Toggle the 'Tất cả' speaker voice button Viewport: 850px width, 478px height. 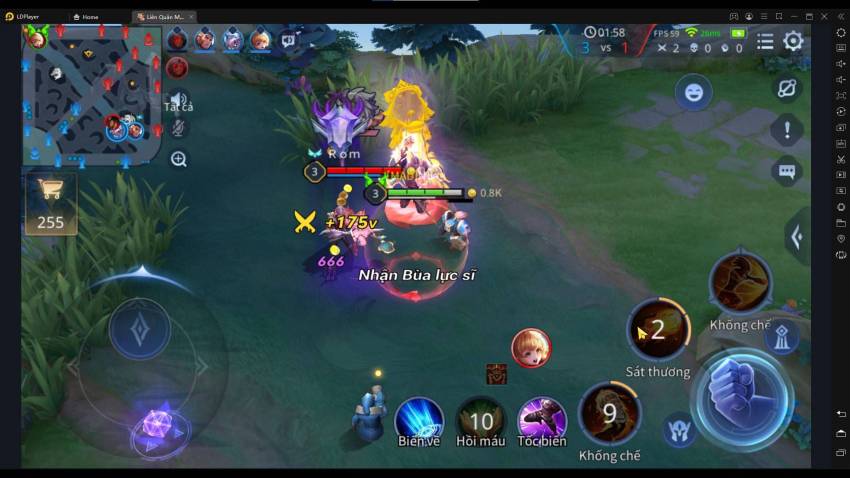(178, 98)
